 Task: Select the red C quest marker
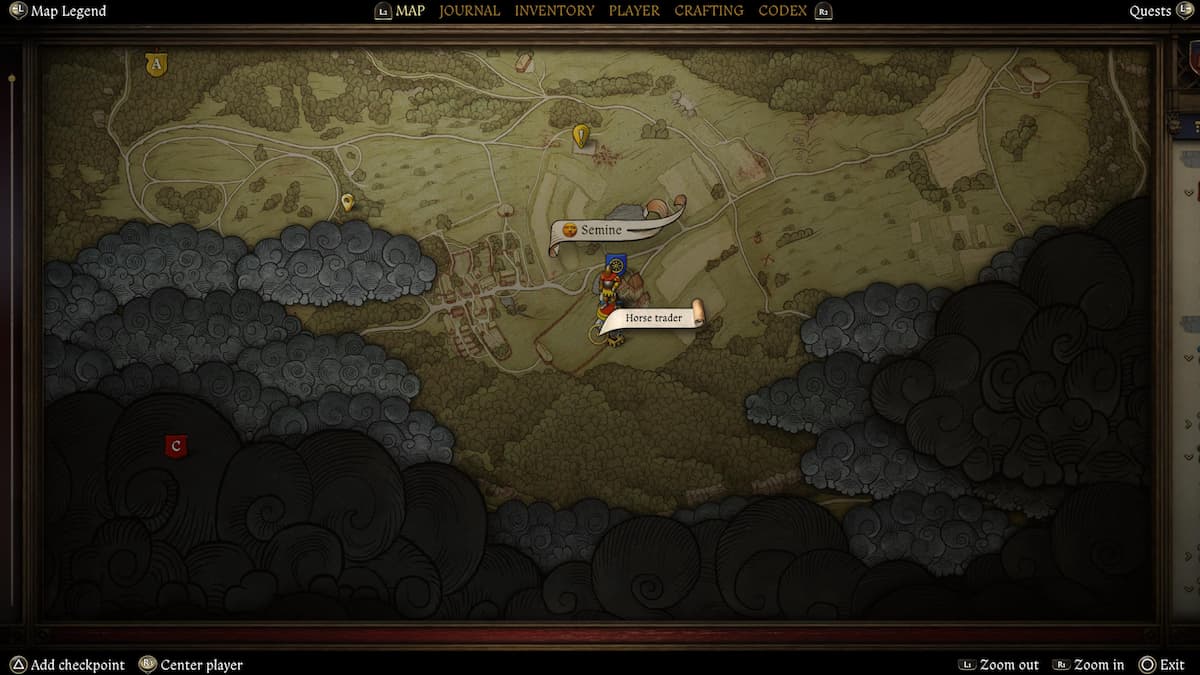177,446
